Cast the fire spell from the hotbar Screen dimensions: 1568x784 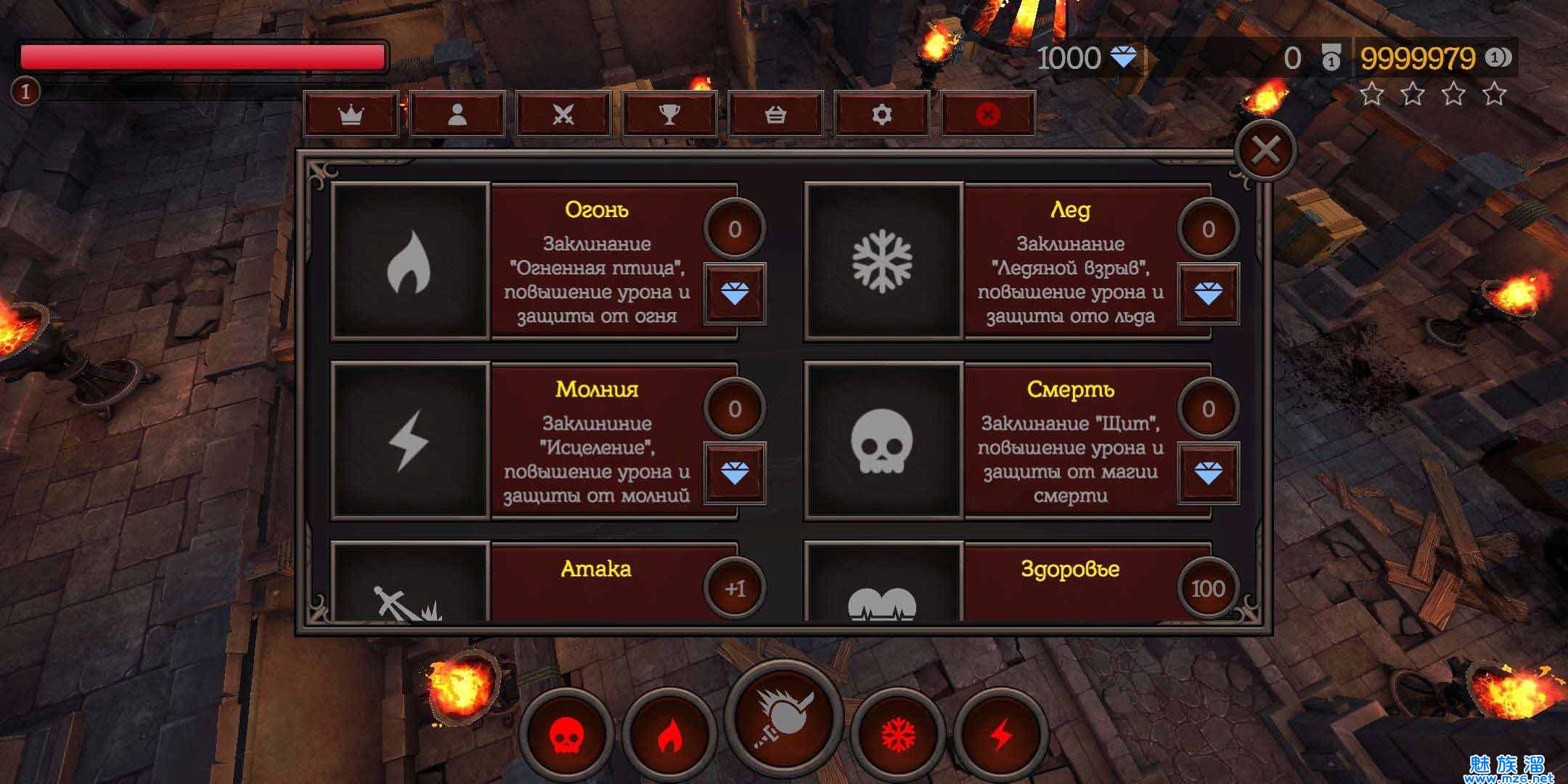coord(669,735)
